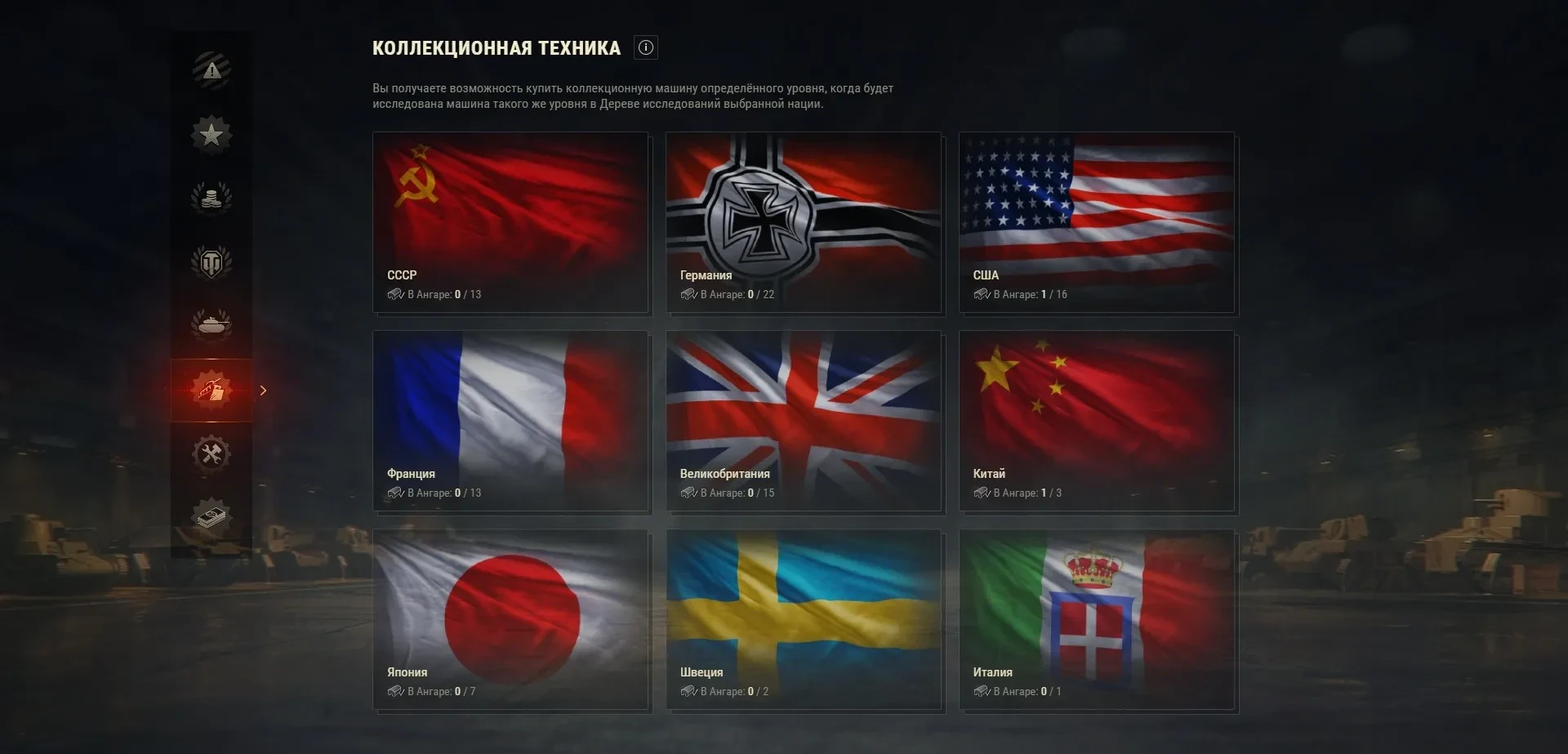1568x754 pixels.
Task: Open the Japan collectible vehicles
Action: coord(510,619)
